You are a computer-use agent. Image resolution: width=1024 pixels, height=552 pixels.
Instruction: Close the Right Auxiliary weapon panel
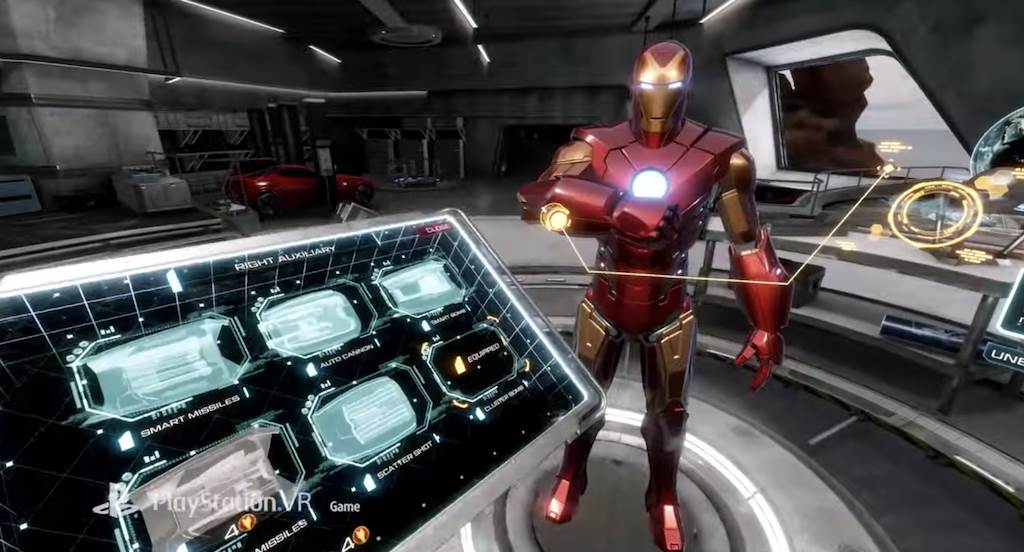pos(436,228)
